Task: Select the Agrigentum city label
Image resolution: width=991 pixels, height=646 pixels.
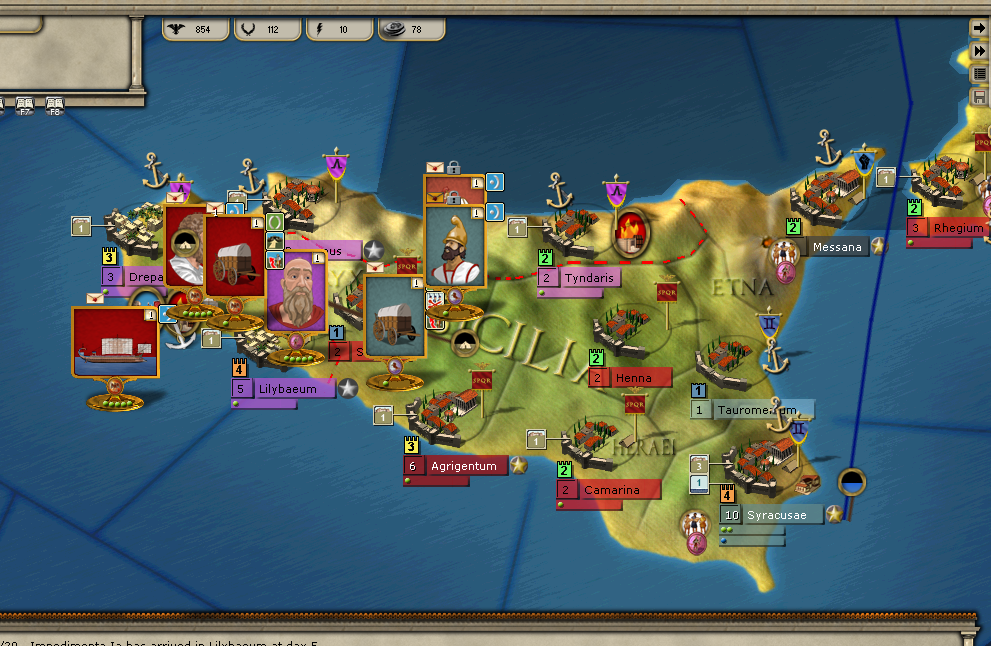Action: 464,466
